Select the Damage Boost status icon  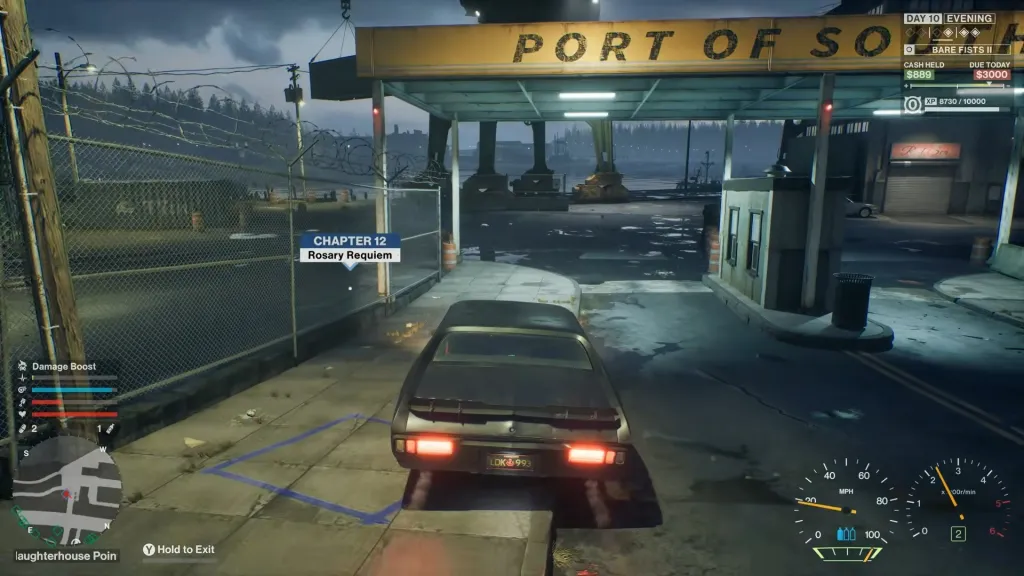[23, 367]
